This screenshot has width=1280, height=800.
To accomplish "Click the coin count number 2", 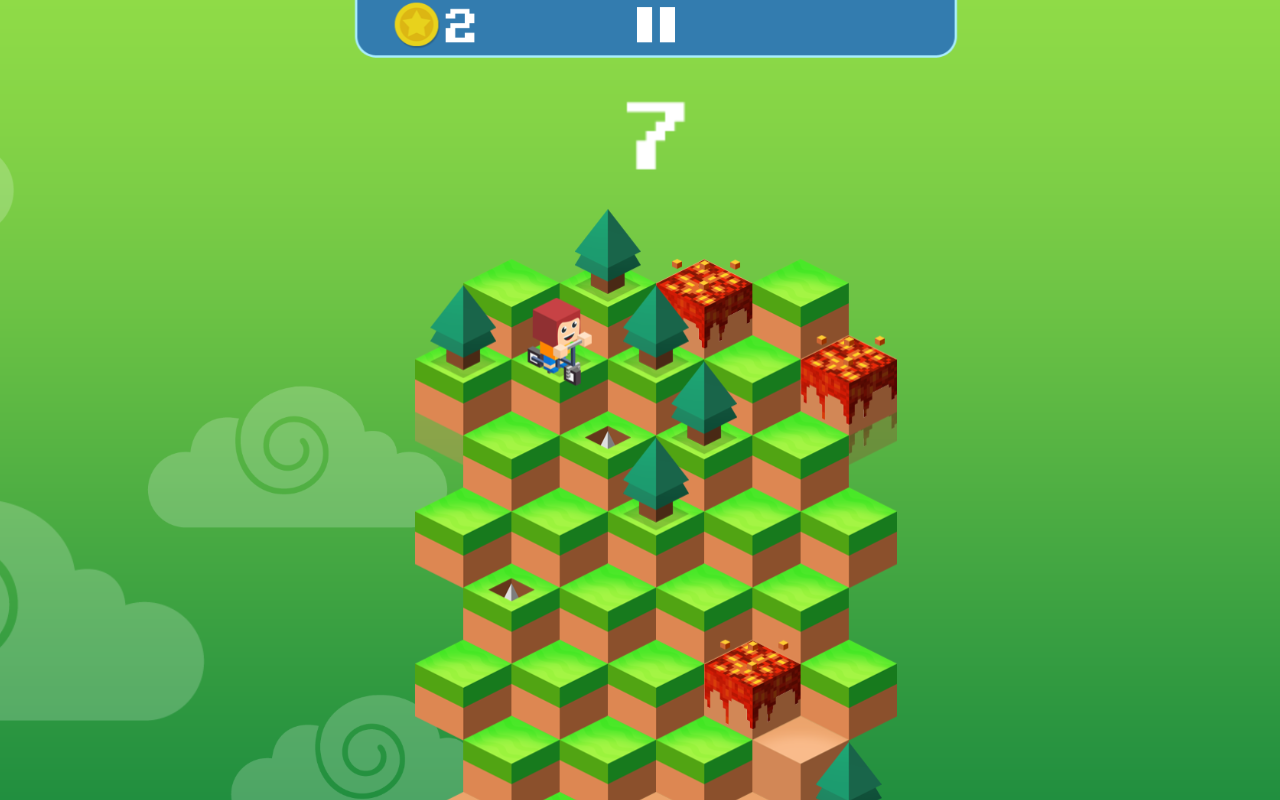I will point(456,27).
